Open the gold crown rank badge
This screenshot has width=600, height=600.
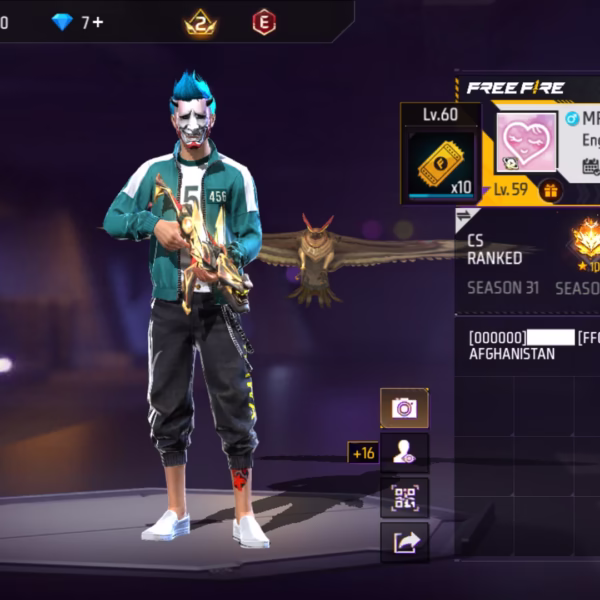pos(201,22)
